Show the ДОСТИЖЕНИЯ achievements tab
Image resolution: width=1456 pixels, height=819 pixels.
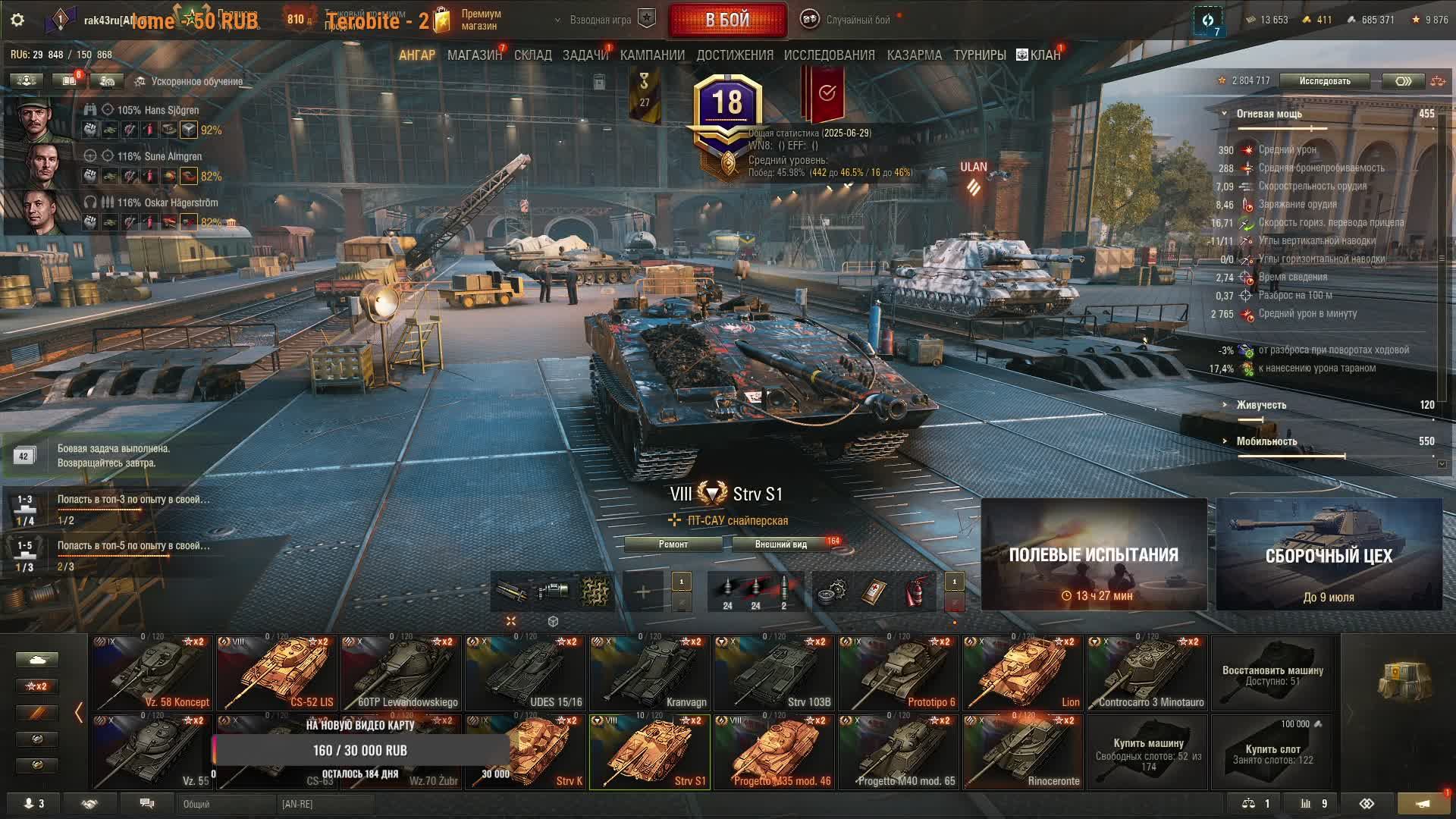[734, 55]
